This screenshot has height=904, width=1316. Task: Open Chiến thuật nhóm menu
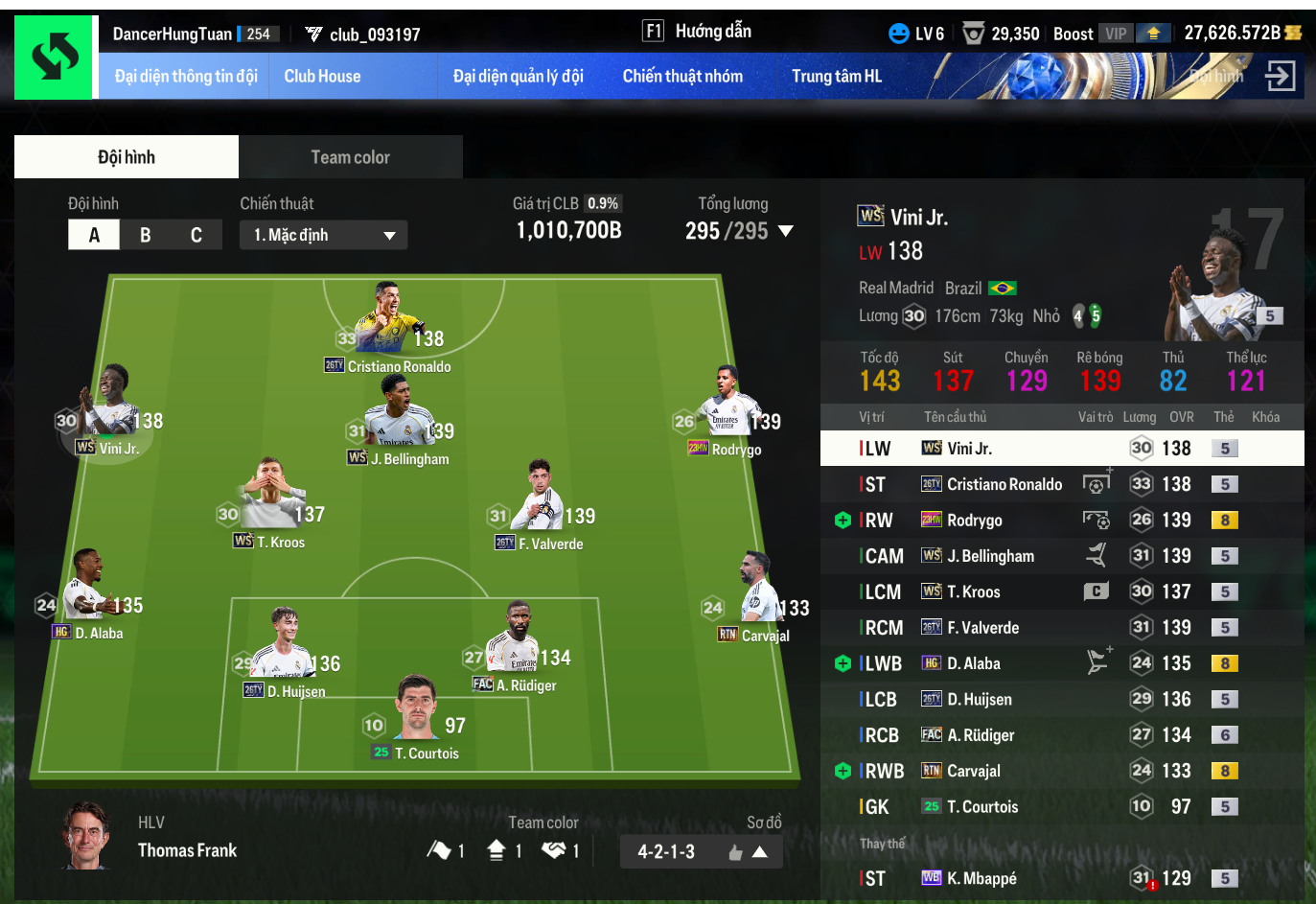pos(682,77)
